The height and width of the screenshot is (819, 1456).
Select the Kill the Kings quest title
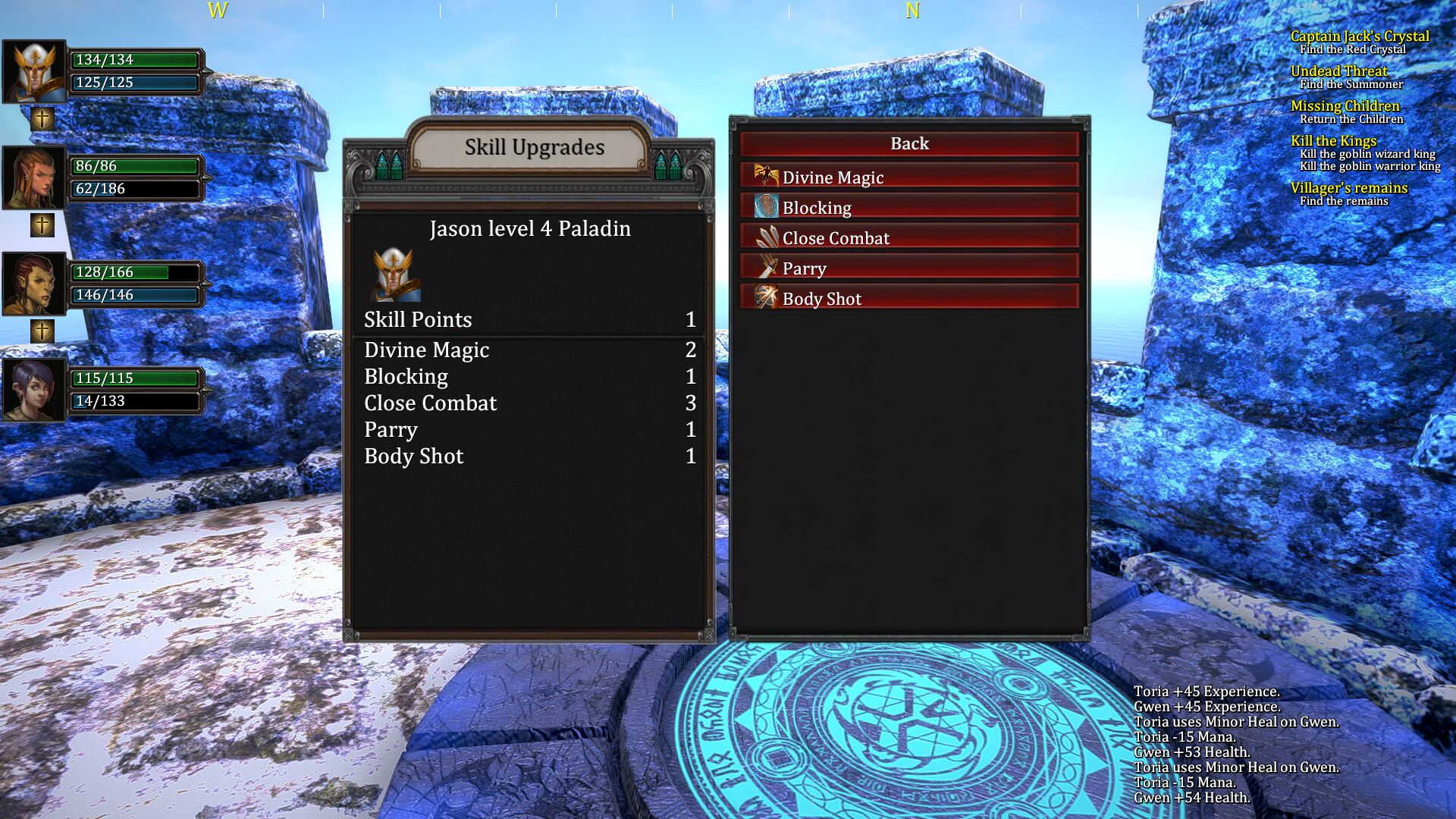coord(1334,141)
